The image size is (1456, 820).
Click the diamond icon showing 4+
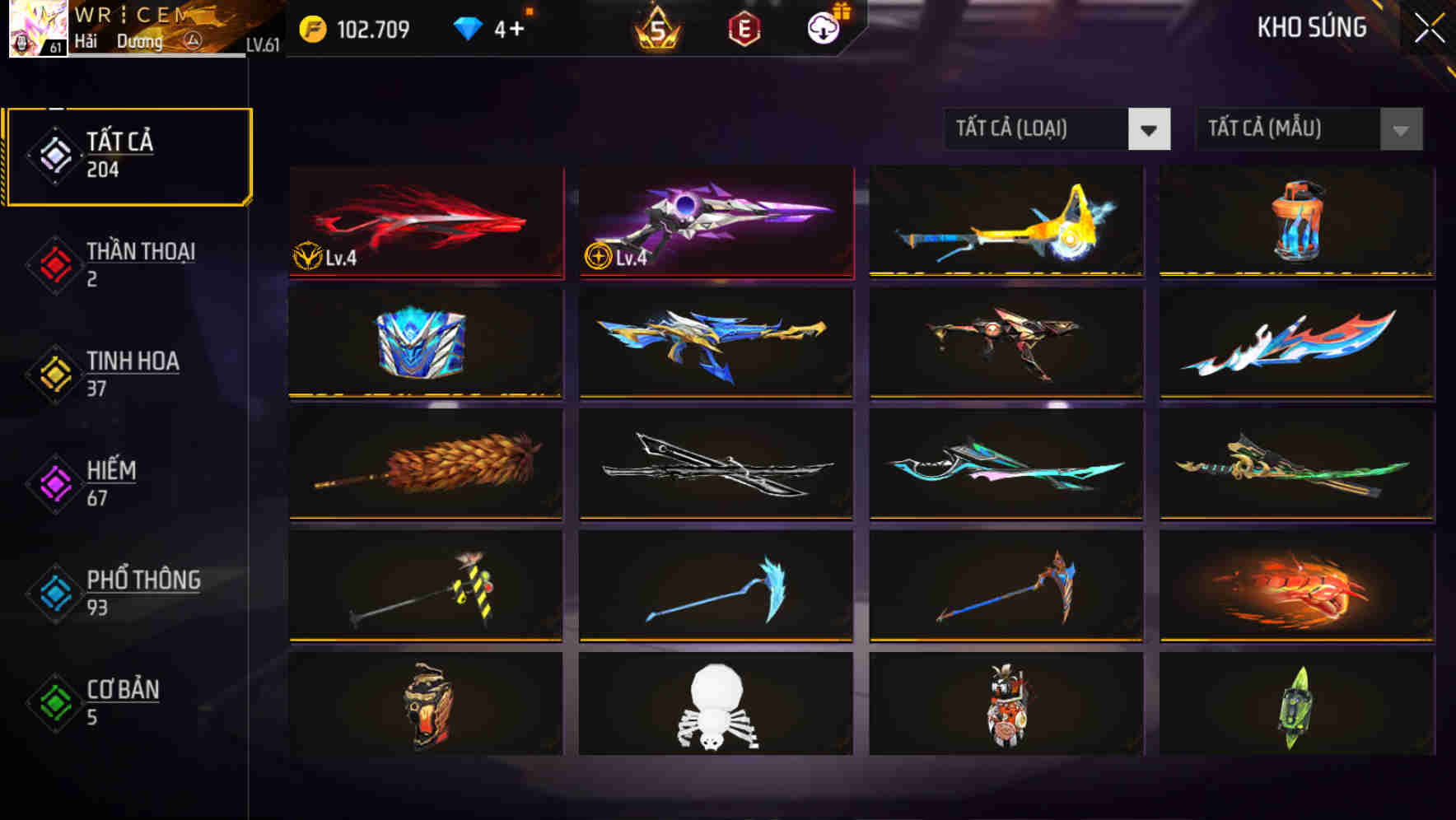468,27
